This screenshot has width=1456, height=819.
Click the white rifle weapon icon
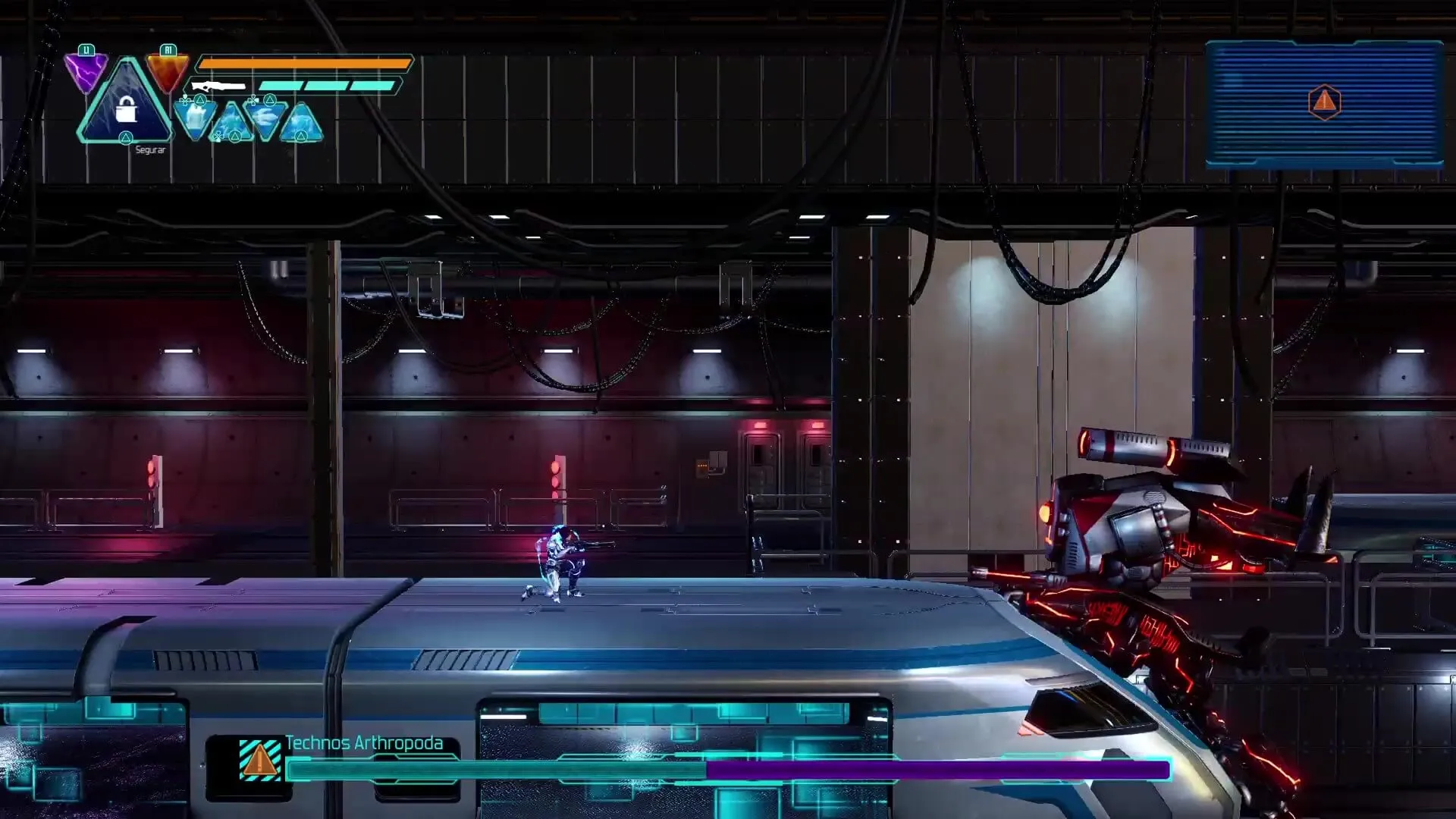[218, 86]
